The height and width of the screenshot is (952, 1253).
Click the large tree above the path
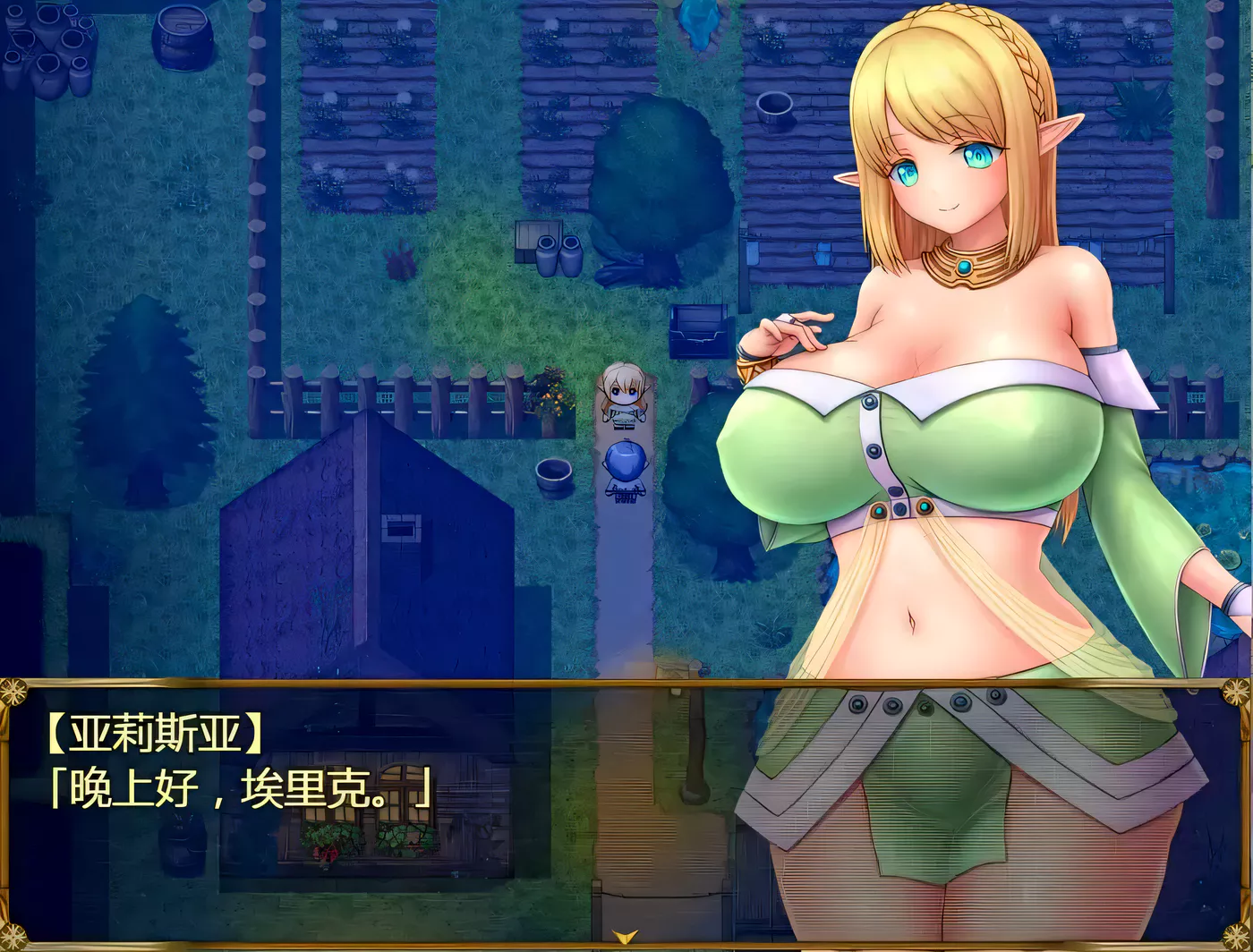(664, 179)
